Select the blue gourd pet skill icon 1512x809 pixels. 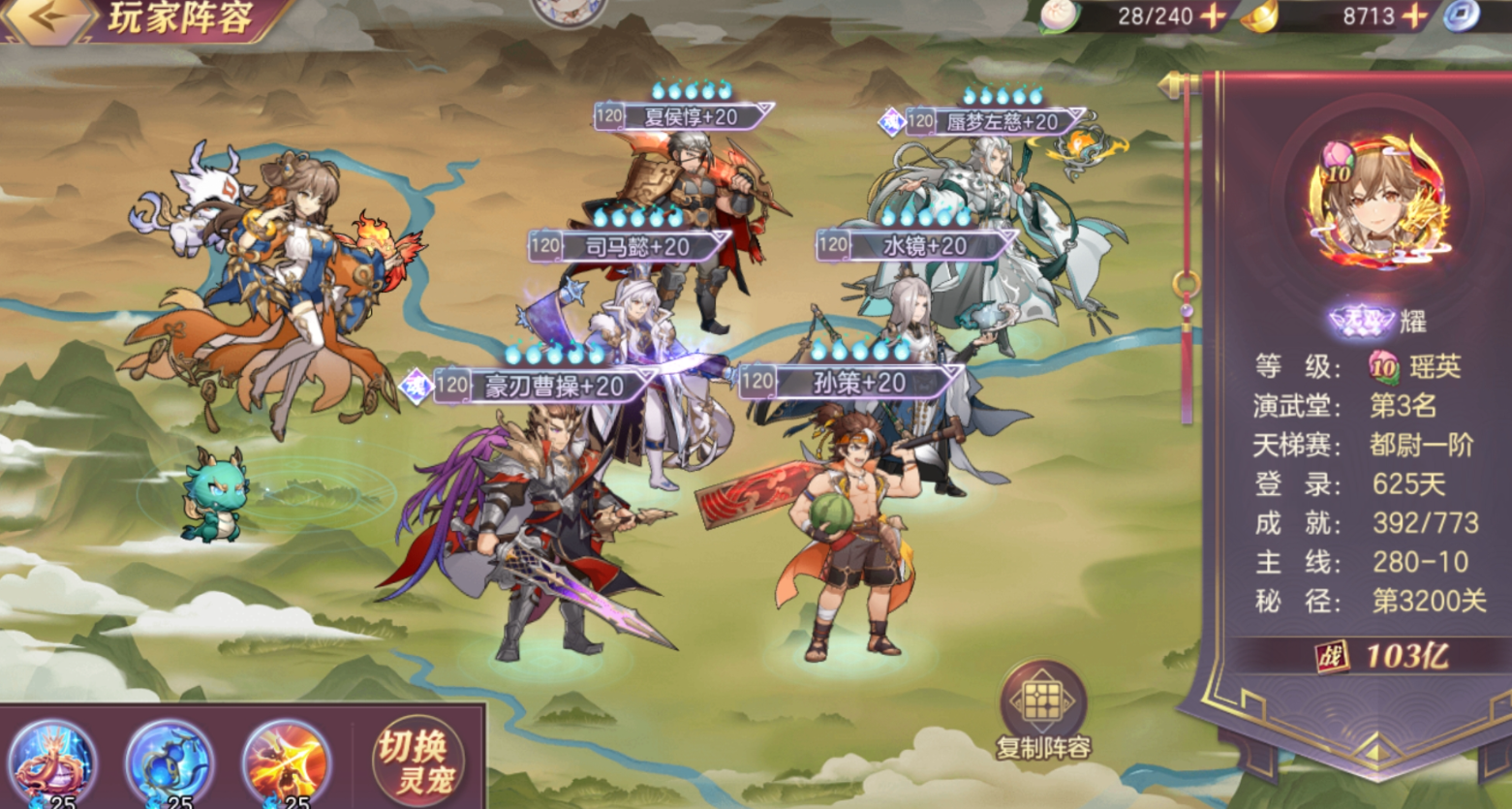coord(170,762)
